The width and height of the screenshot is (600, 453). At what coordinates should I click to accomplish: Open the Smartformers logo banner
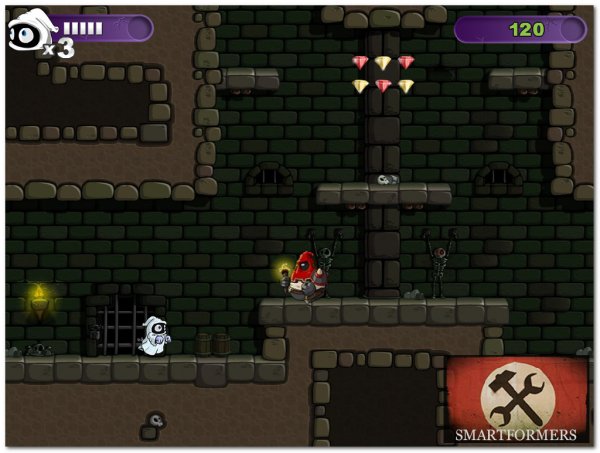click(x=517, y=400)
